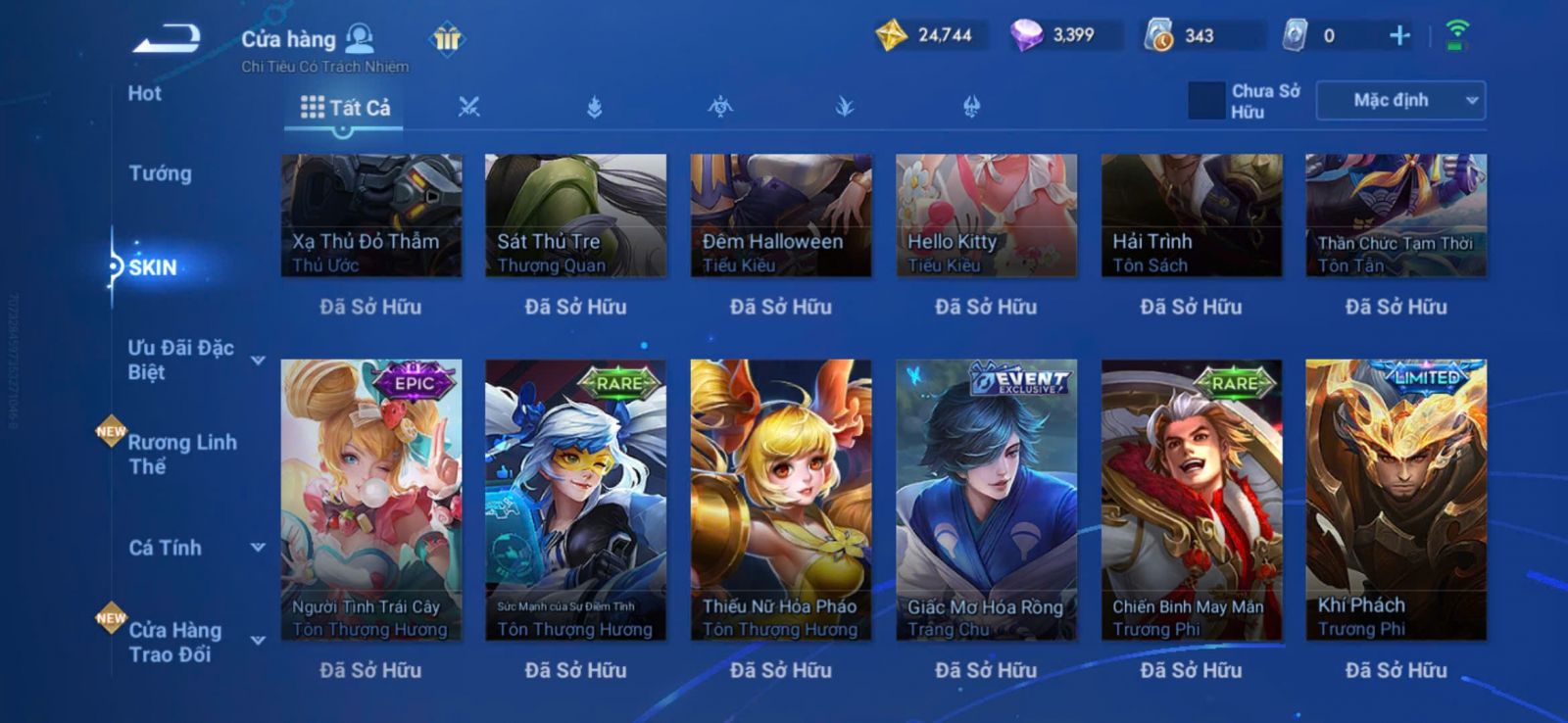Screen dimensions: 1568x723
Task: Click the plus button to add currency
Action: 1399,36
